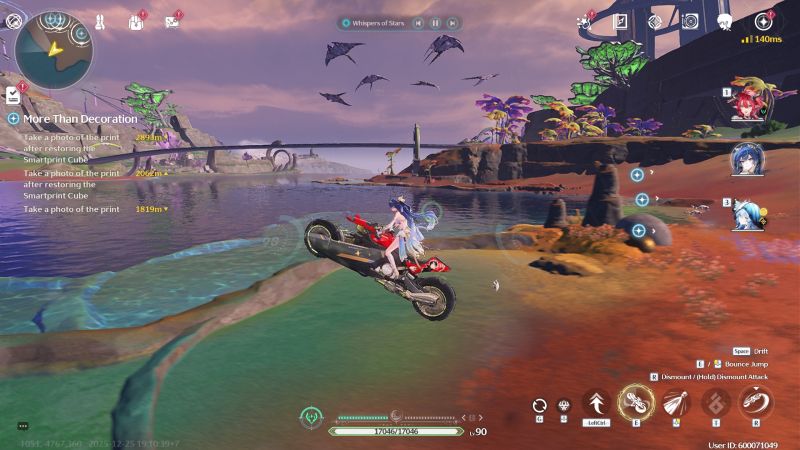
Task: Use the upward double-arrow boost ability
Action: (596, 403)
